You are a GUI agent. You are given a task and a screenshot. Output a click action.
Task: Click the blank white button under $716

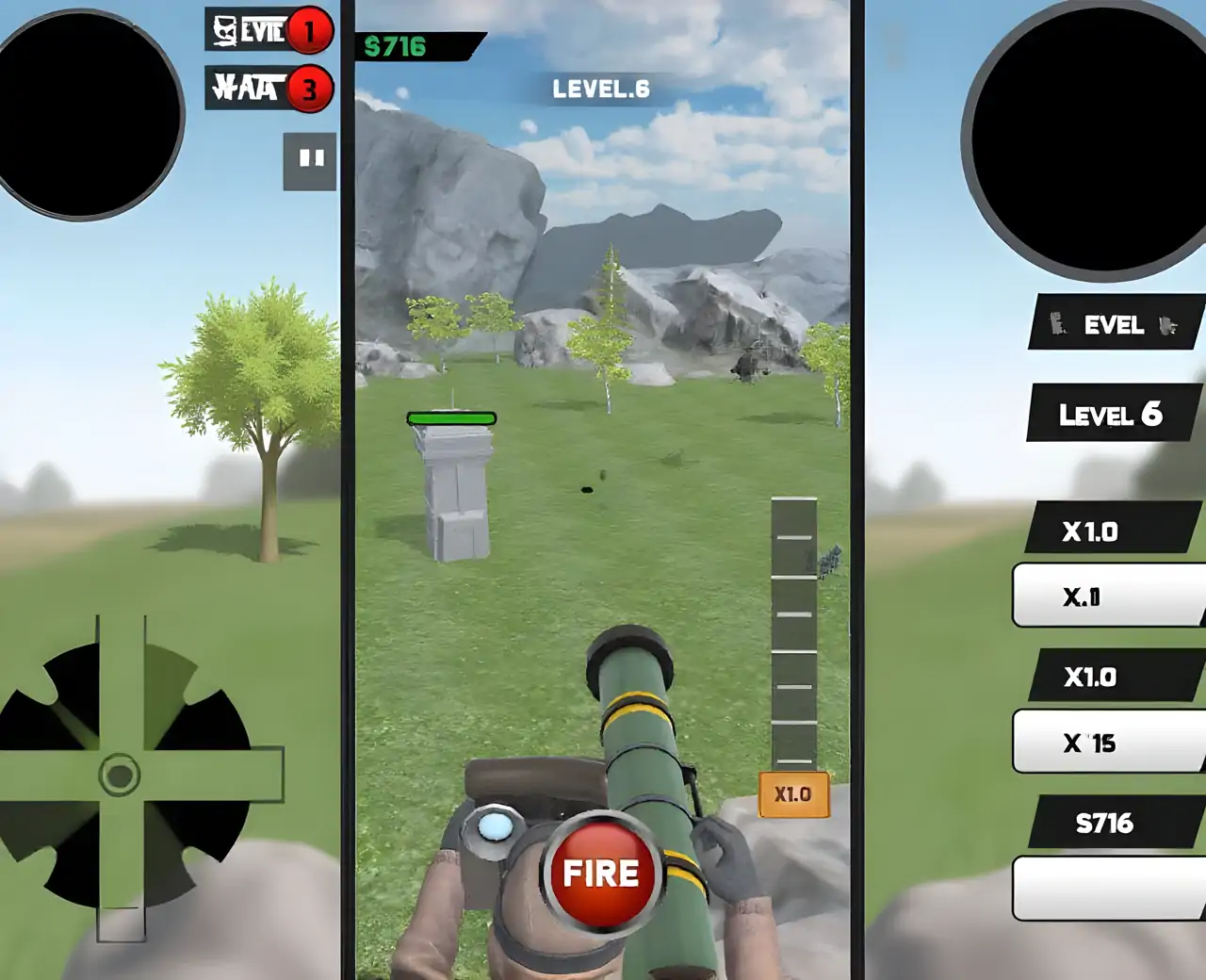point(1107,888)
